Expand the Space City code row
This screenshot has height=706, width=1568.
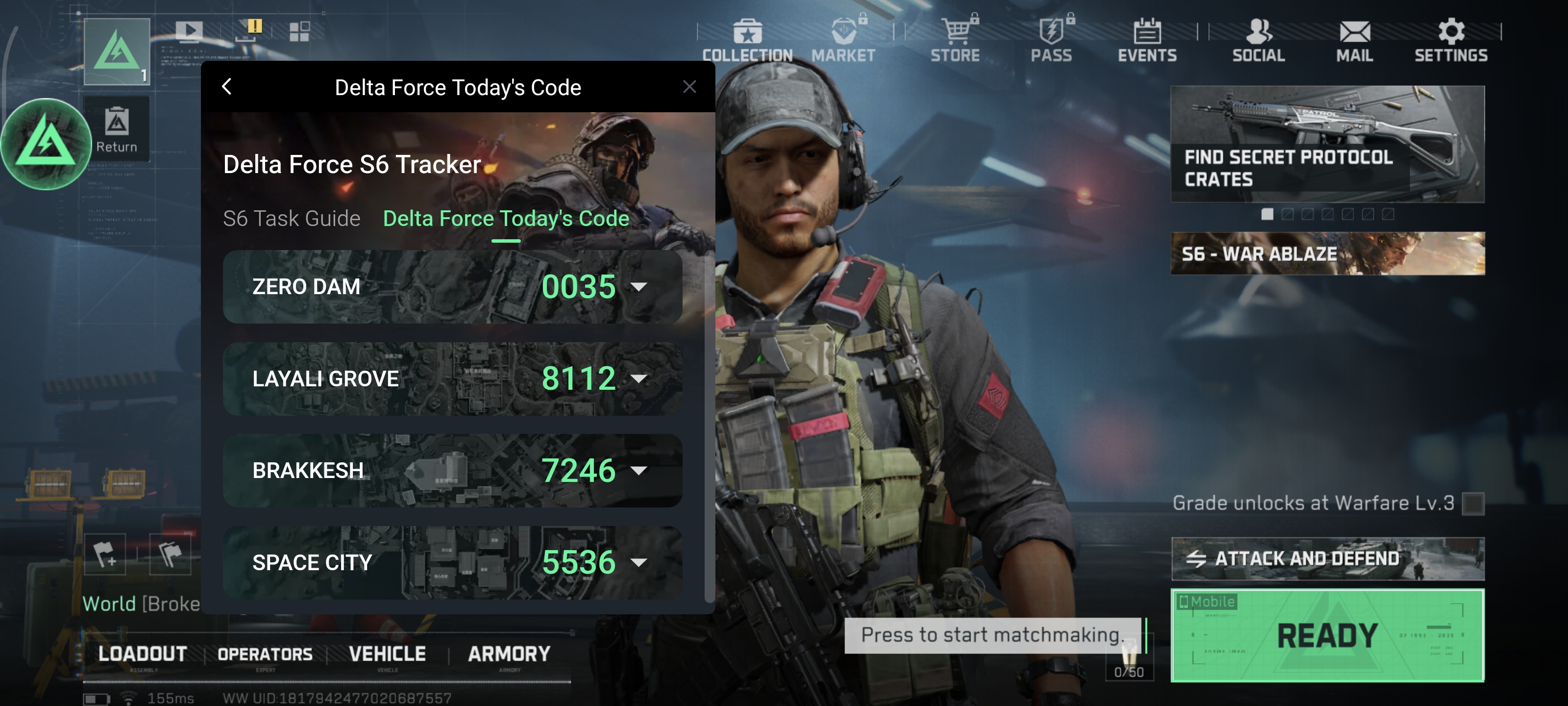point(638,562)
